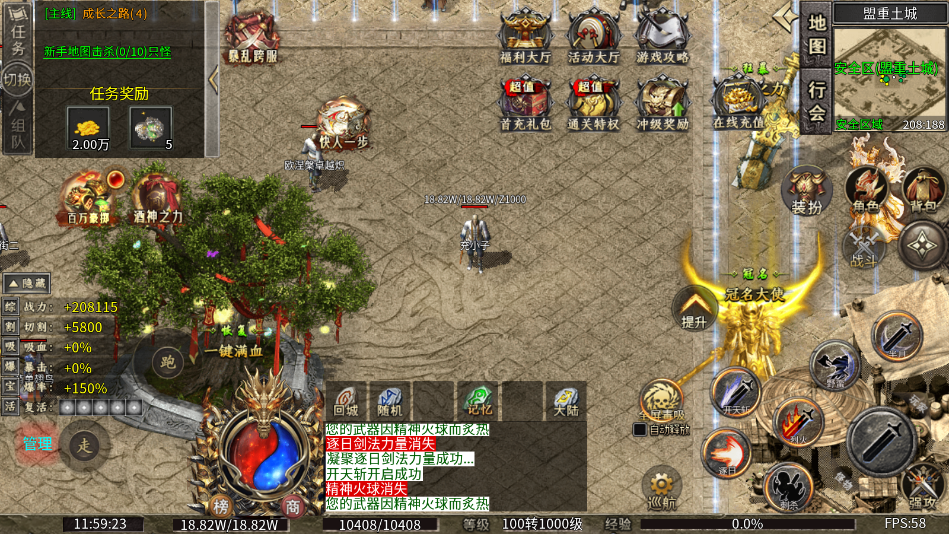Open the 活动大厅 events hall
Image resolution: width=949 pixels, height=534 pixels.
point(594,37)
